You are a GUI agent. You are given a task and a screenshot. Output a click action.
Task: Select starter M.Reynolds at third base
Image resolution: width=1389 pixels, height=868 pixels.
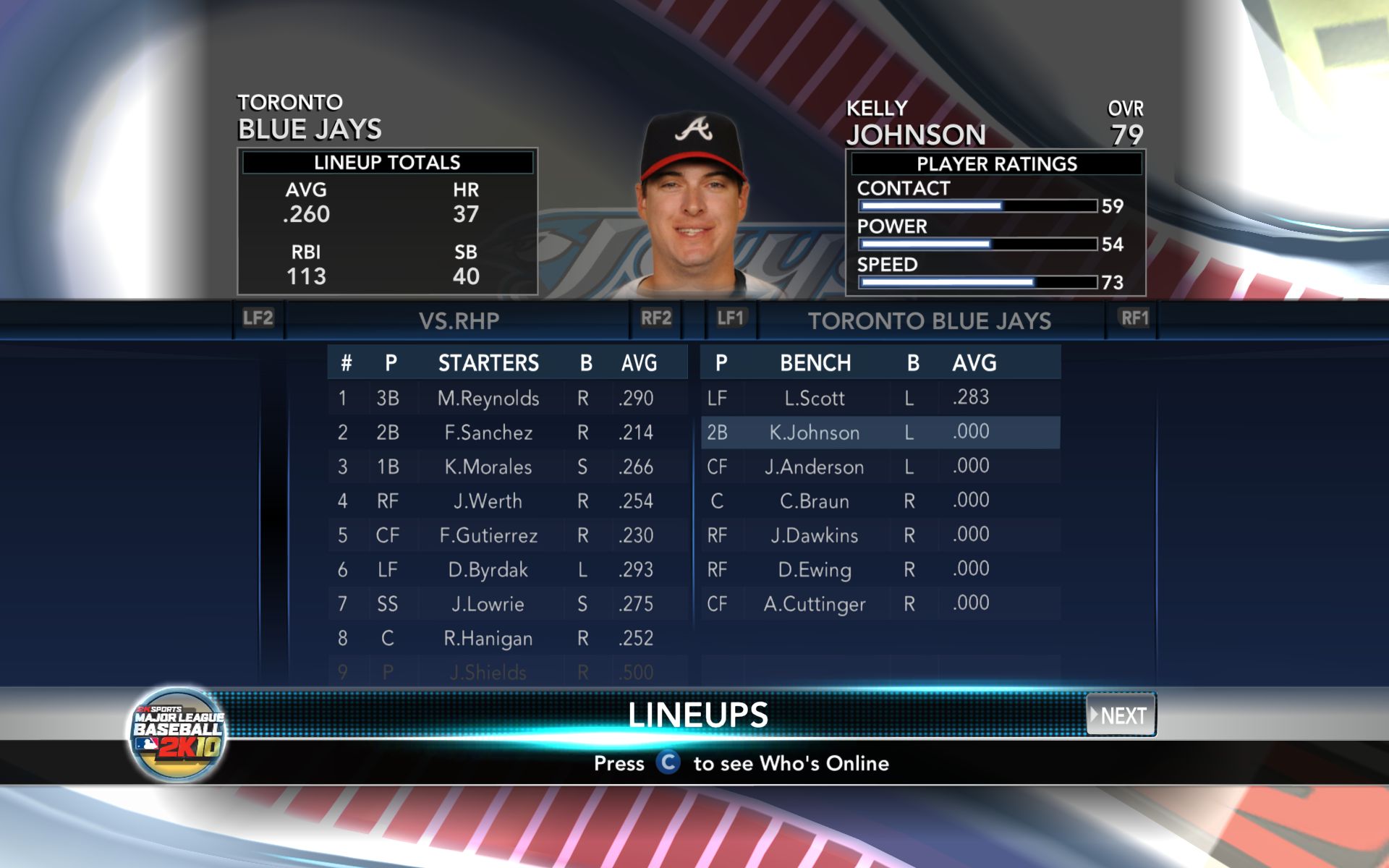488,399
